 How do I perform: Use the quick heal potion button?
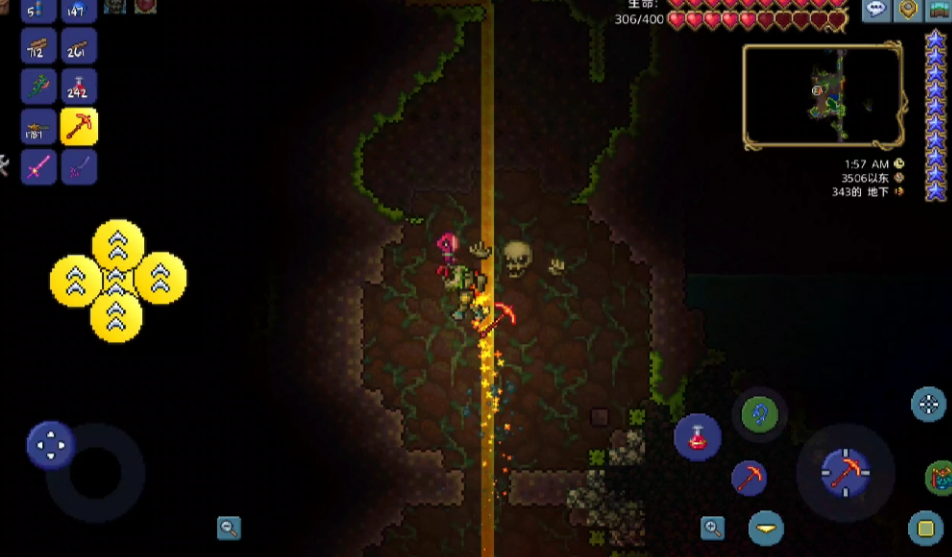[697, 437]
